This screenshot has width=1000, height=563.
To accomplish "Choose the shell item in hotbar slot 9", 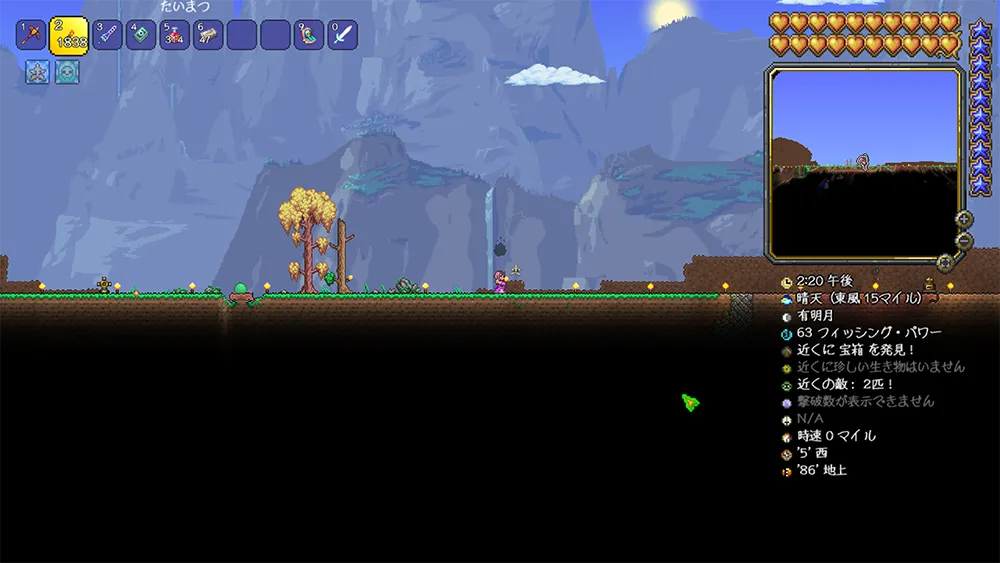I will tap(309, 36).
